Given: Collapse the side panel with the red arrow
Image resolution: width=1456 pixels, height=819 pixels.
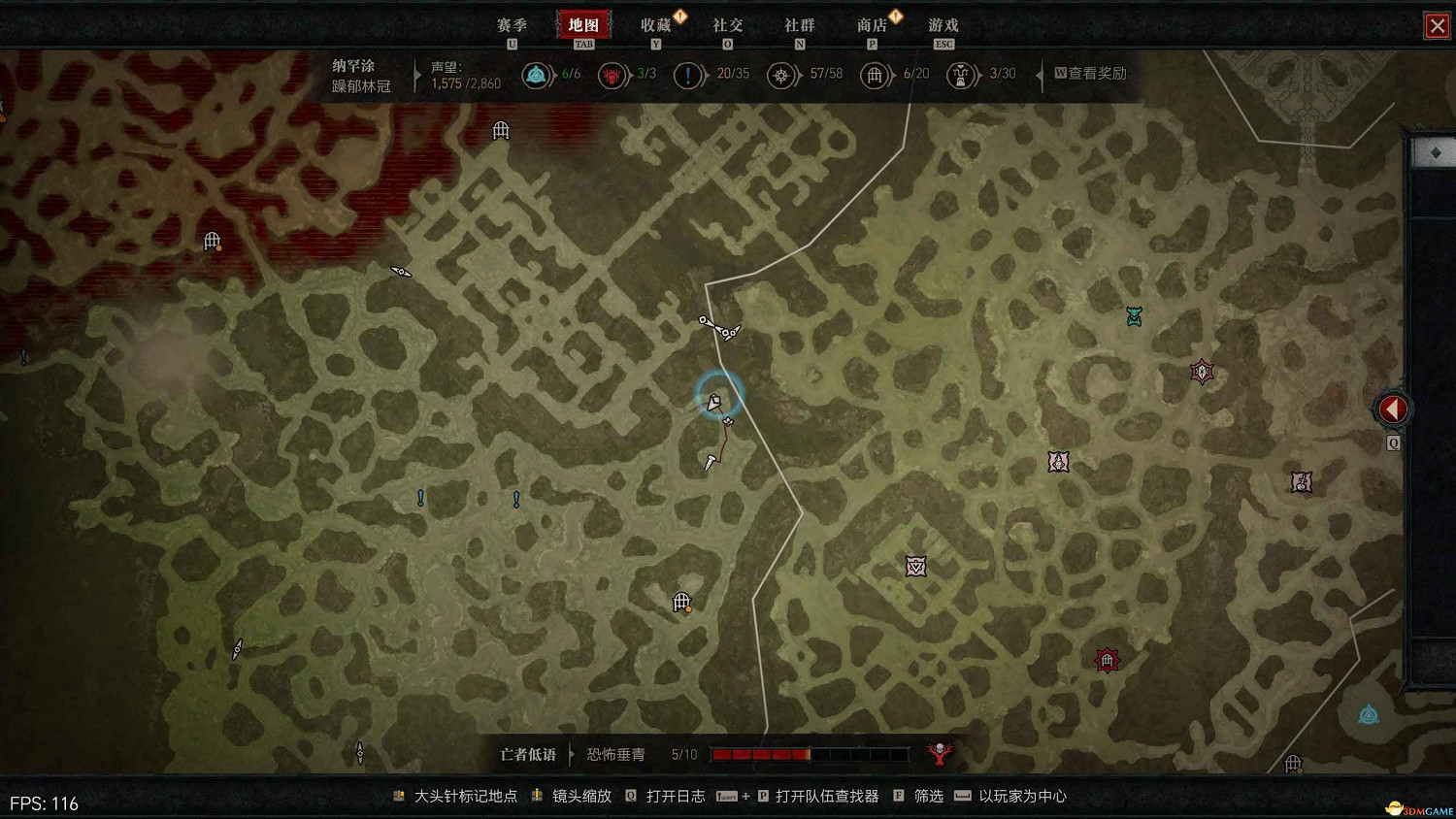Looking at the screenshot, I should 1393,409.
